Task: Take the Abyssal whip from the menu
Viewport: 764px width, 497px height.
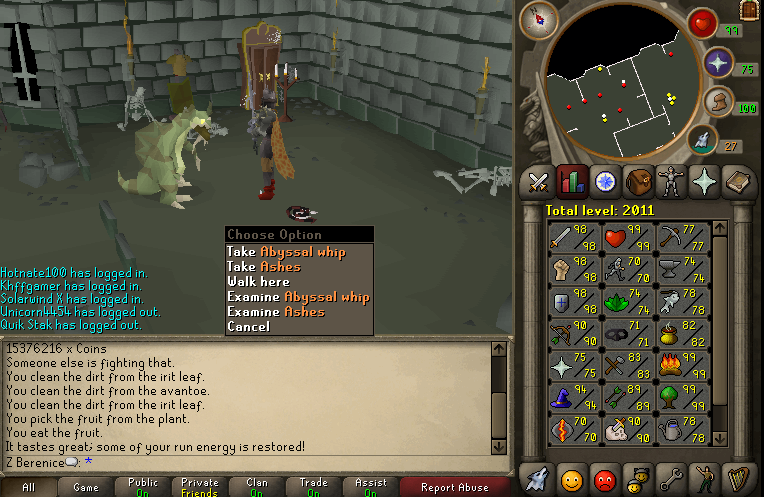Action: point(286,252)
